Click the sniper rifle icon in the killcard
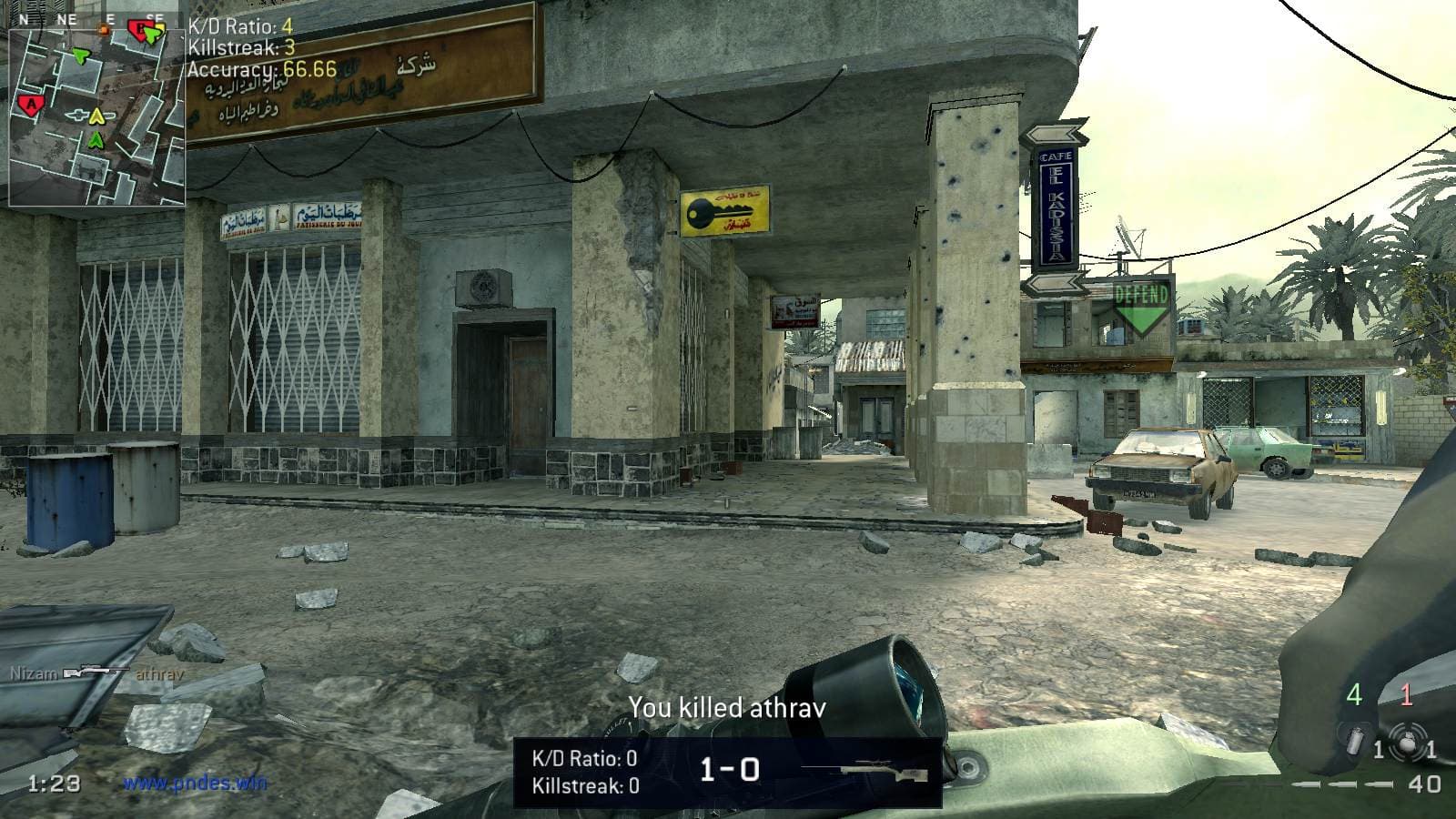The width and height of the screenshot is (1456, 819). [x=885, y=772]
